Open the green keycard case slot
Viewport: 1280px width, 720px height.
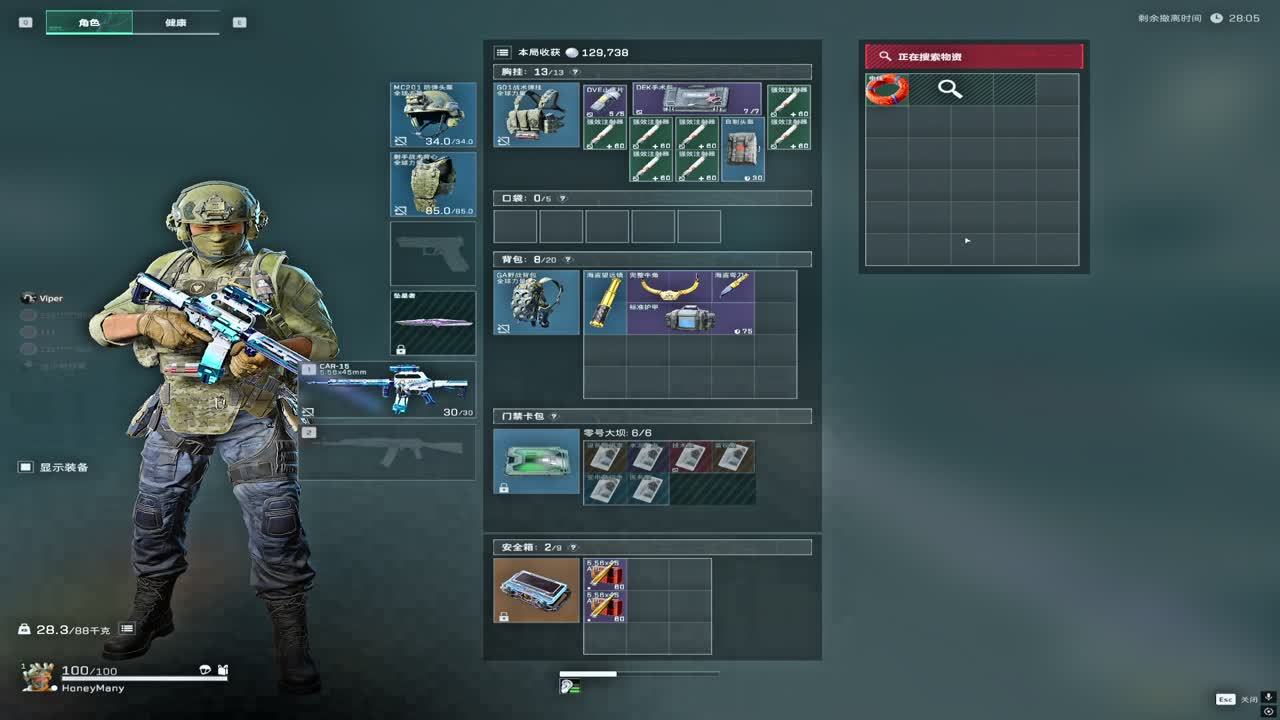[x=536, y=461]
